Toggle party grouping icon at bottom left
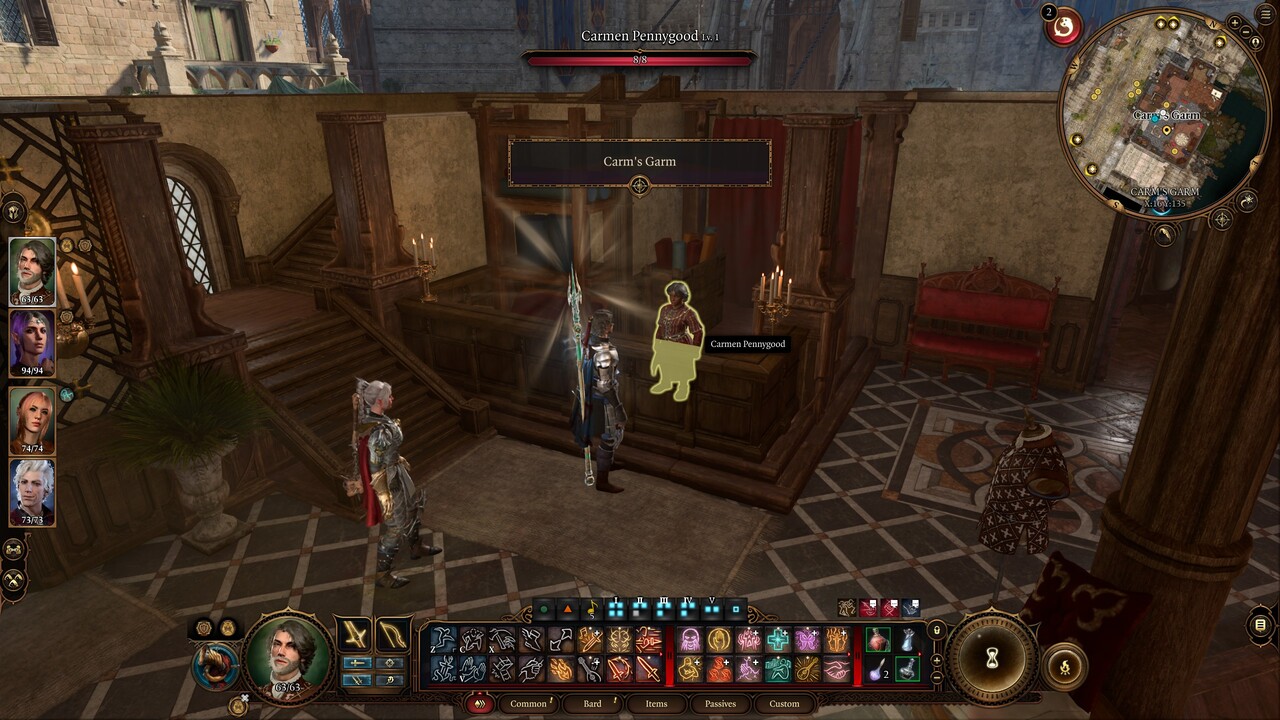Screen dimensions: 1280x720 (12, 547)
